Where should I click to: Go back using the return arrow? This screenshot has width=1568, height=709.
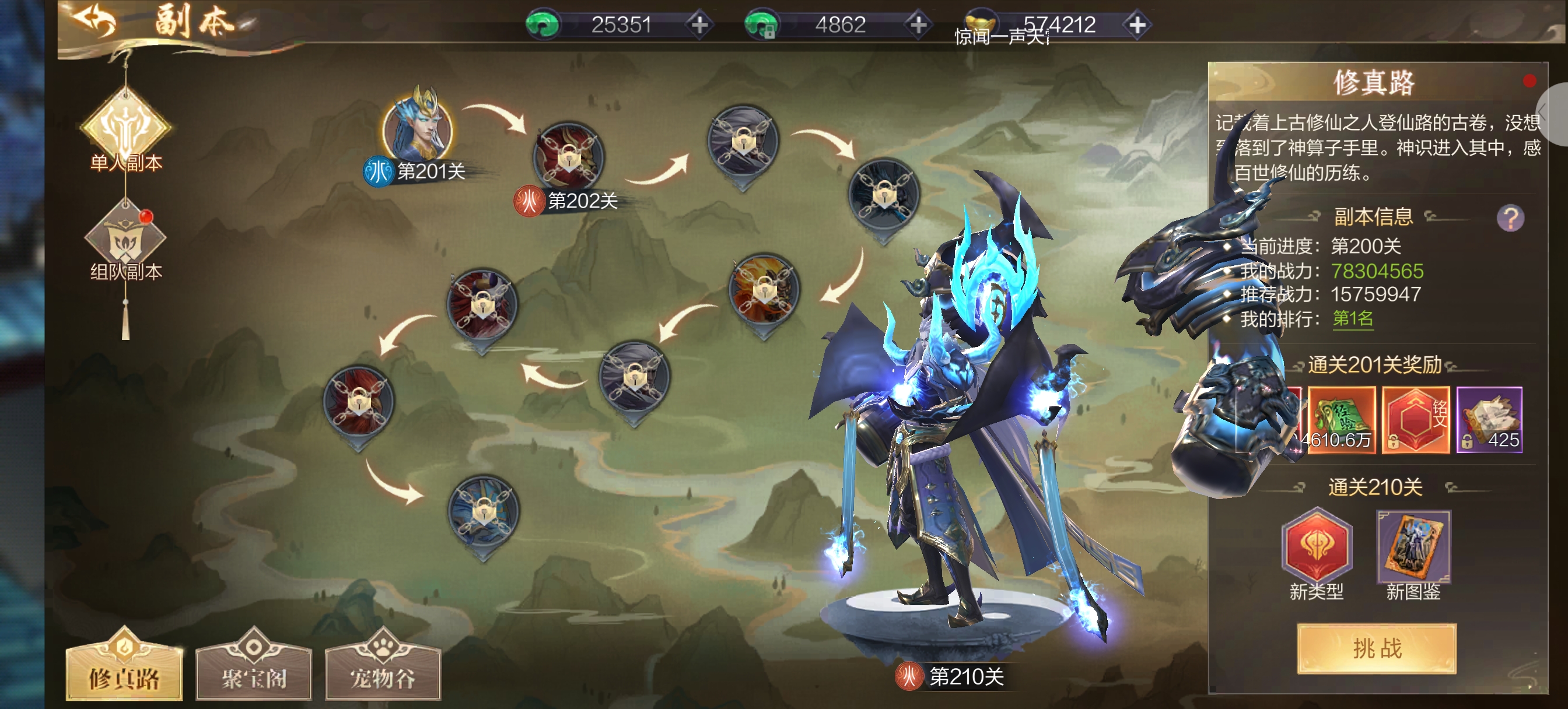click(94, 22)
